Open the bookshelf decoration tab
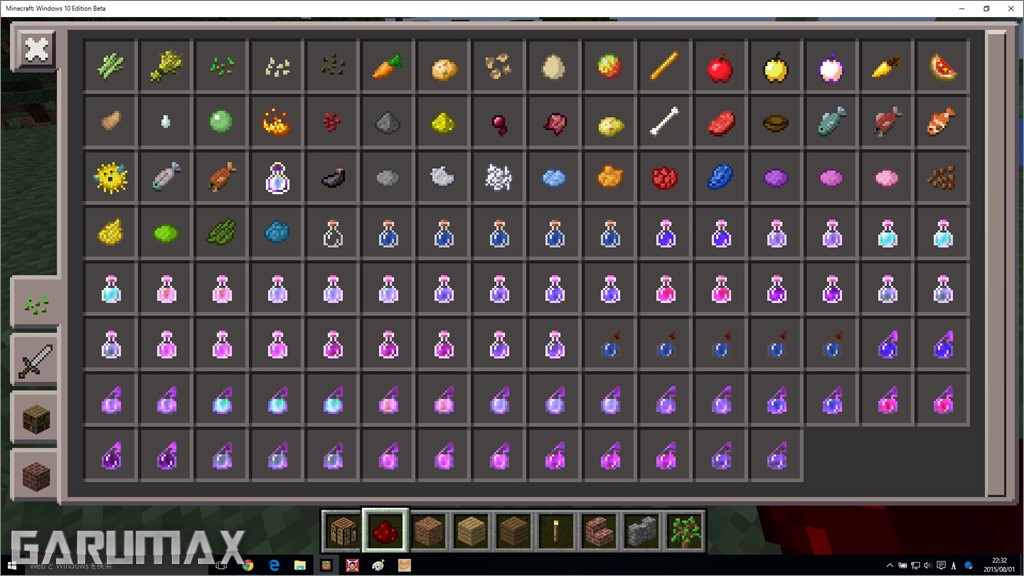Viewport: 1024px width, 576px height. (35, 417)
